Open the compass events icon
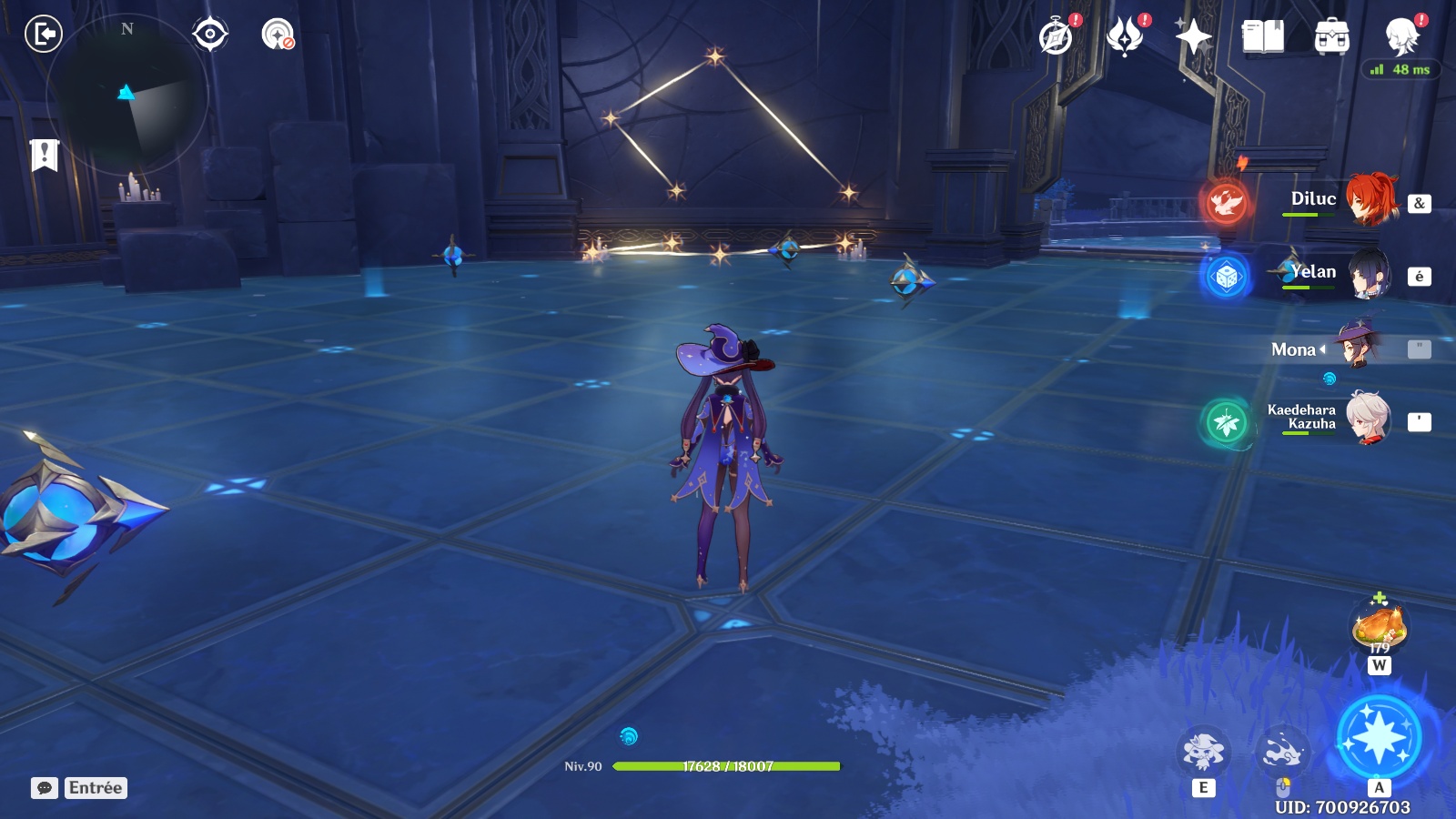 1056,37
